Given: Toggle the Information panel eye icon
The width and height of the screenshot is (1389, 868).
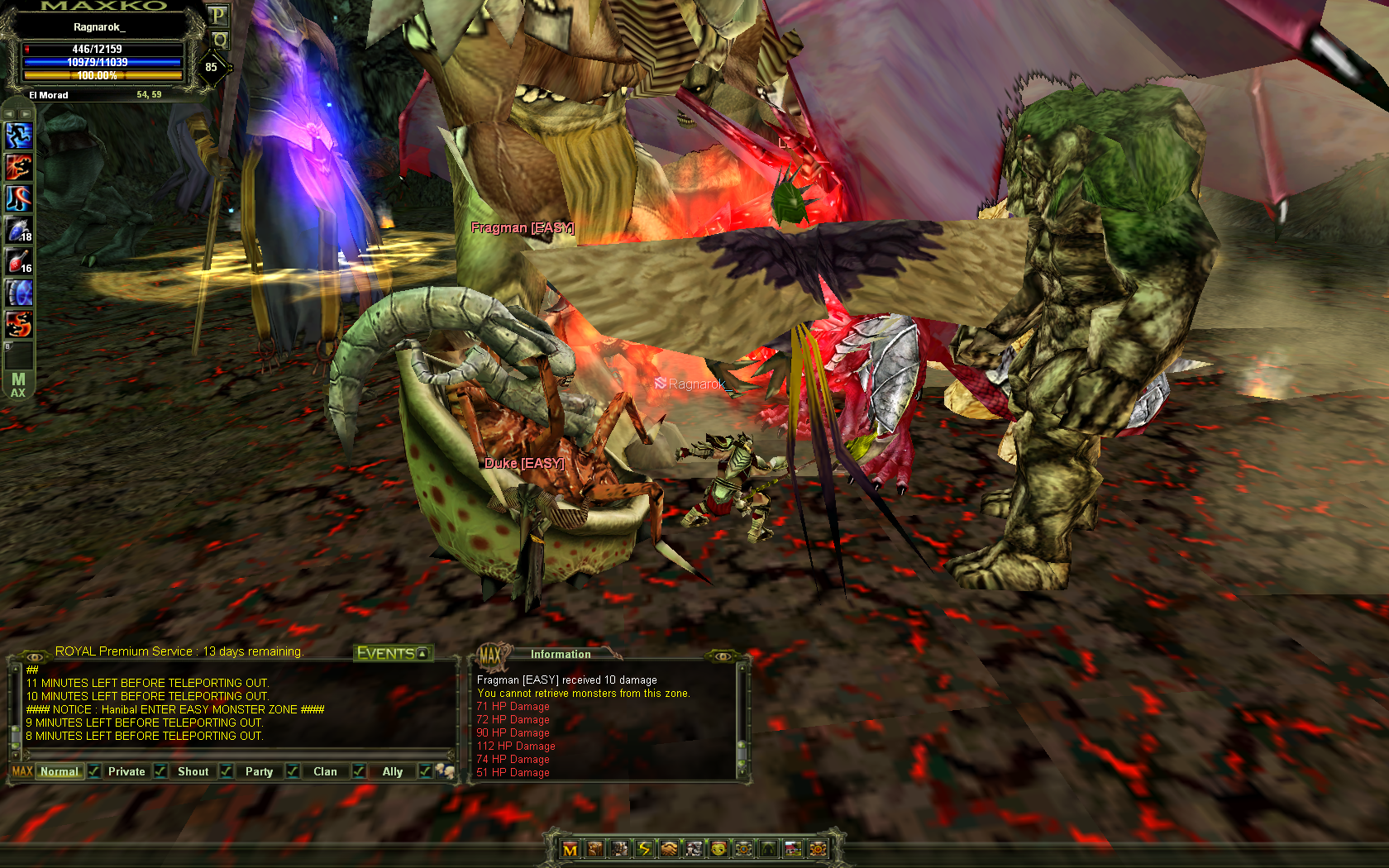Looking at the screenshot, I should point(722,656).
